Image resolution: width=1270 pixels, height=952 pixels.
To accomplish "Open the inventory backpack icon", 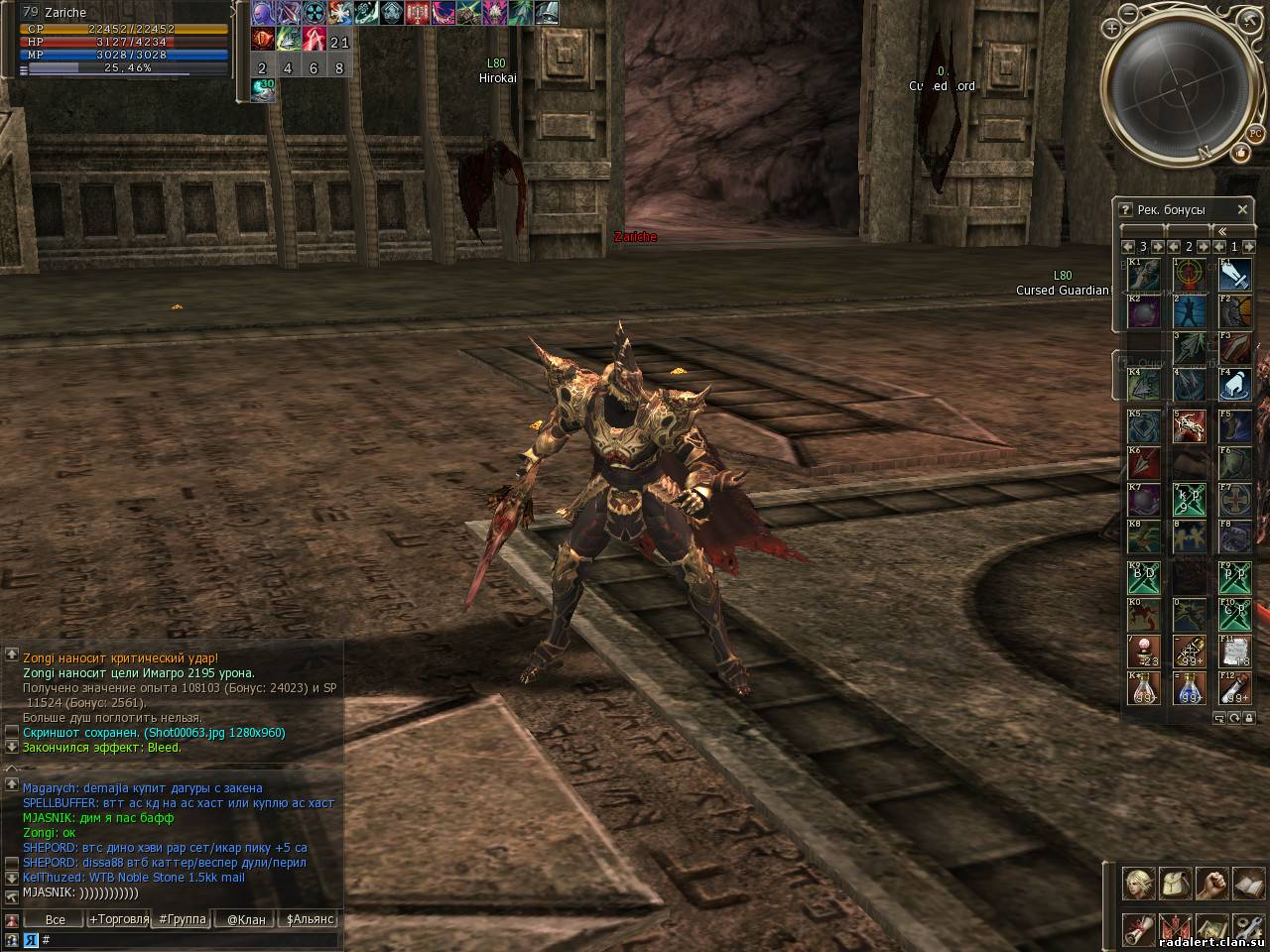I will pos(1174,882).
